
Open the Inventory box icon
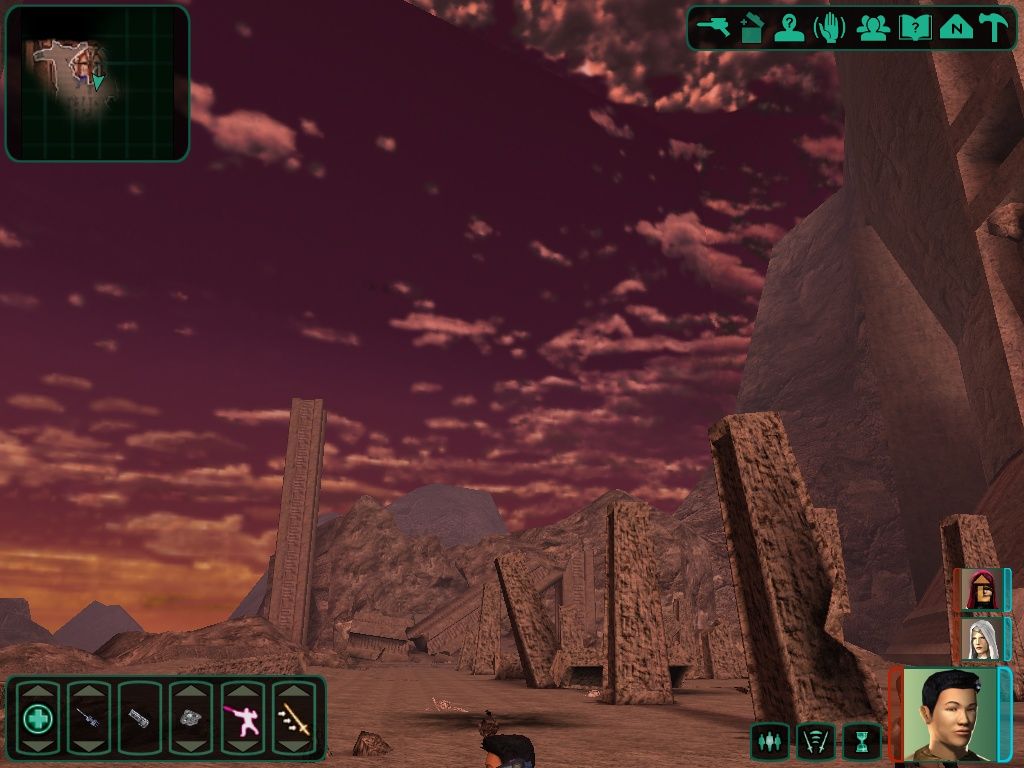(x=752, y=28)
